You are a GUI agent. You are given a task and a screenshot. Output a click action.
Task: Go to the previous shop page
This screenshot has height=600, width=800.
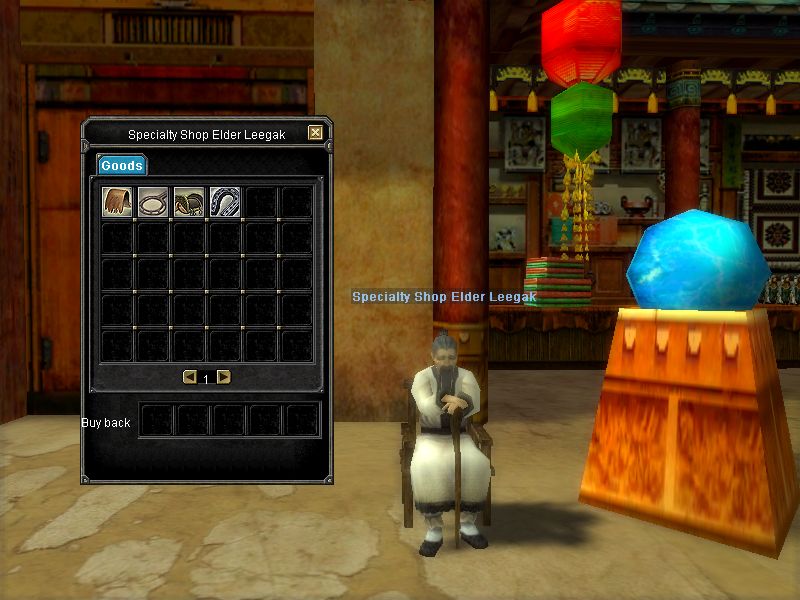click(x=190, y=377)
